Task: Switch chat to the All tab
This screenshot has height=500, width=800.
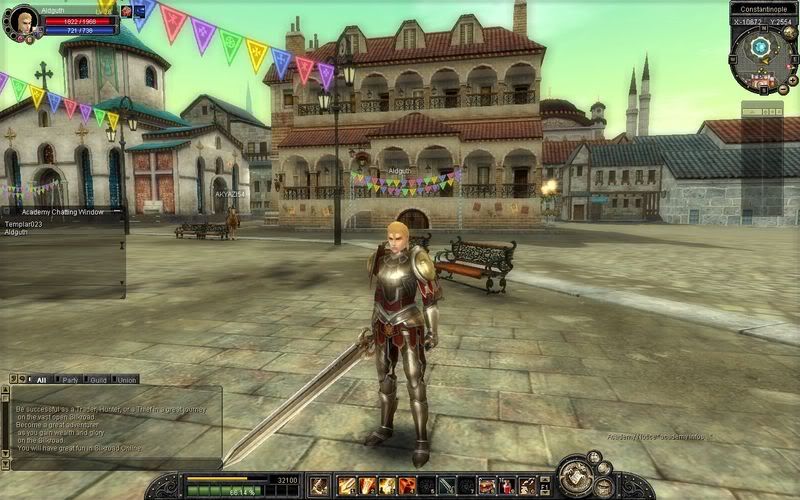Action: tap(41, 380)
